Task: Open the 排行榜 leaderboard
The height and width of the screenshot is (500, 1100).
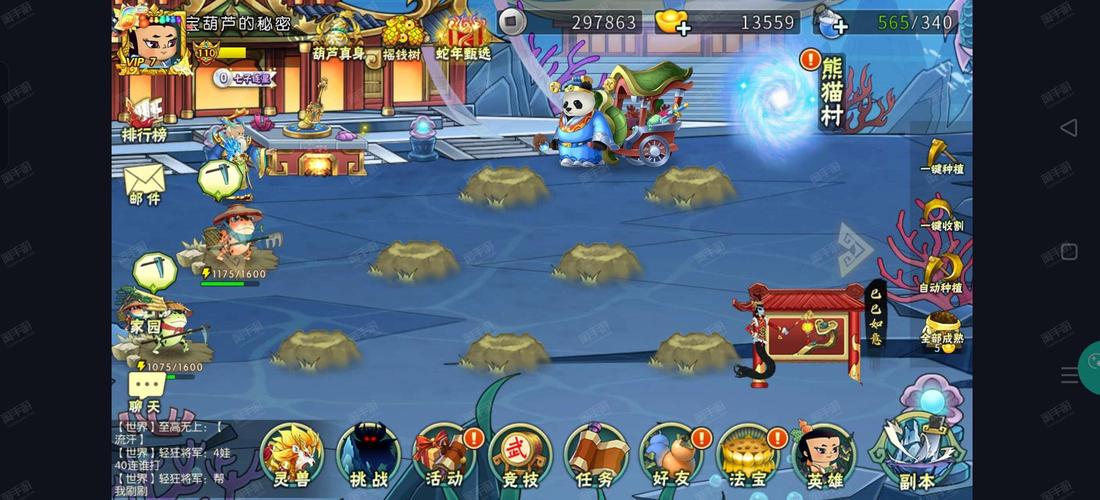Action: click(144, 118)
